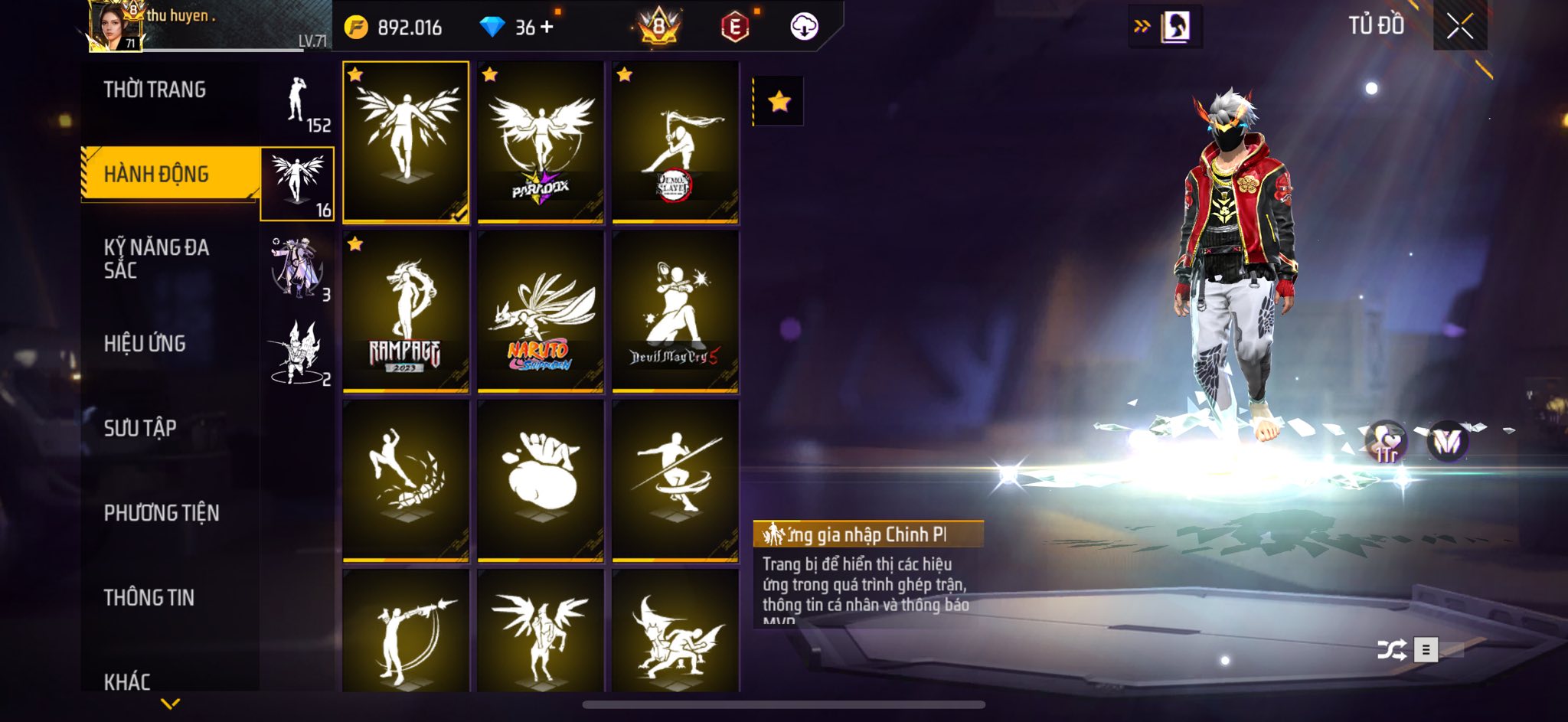1568x722 pixels.
Task: Select the Rampage 2023 emote
Action: [406, 312]
